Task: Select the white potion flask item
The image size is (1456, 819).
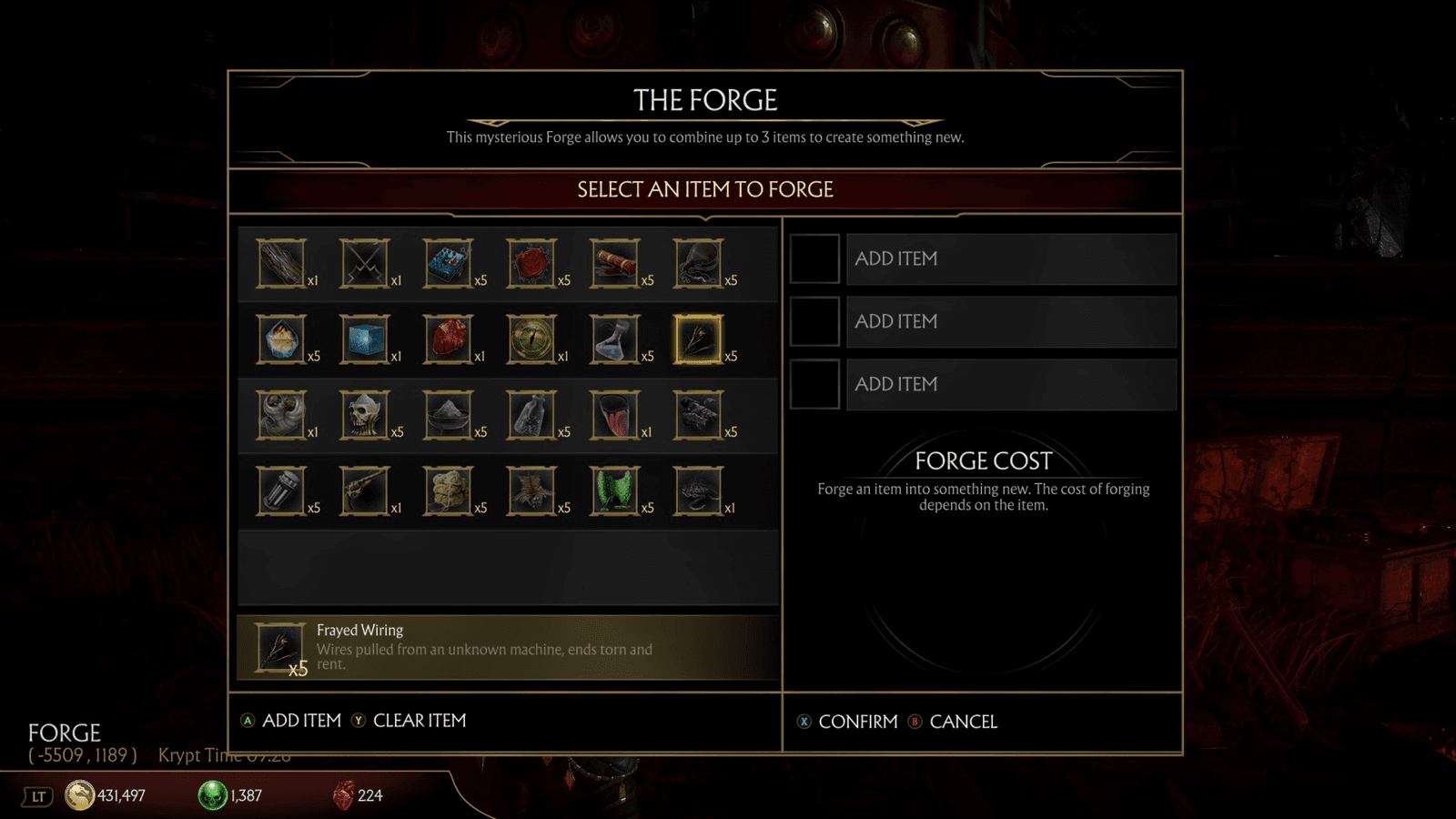Action: [617, 339]
